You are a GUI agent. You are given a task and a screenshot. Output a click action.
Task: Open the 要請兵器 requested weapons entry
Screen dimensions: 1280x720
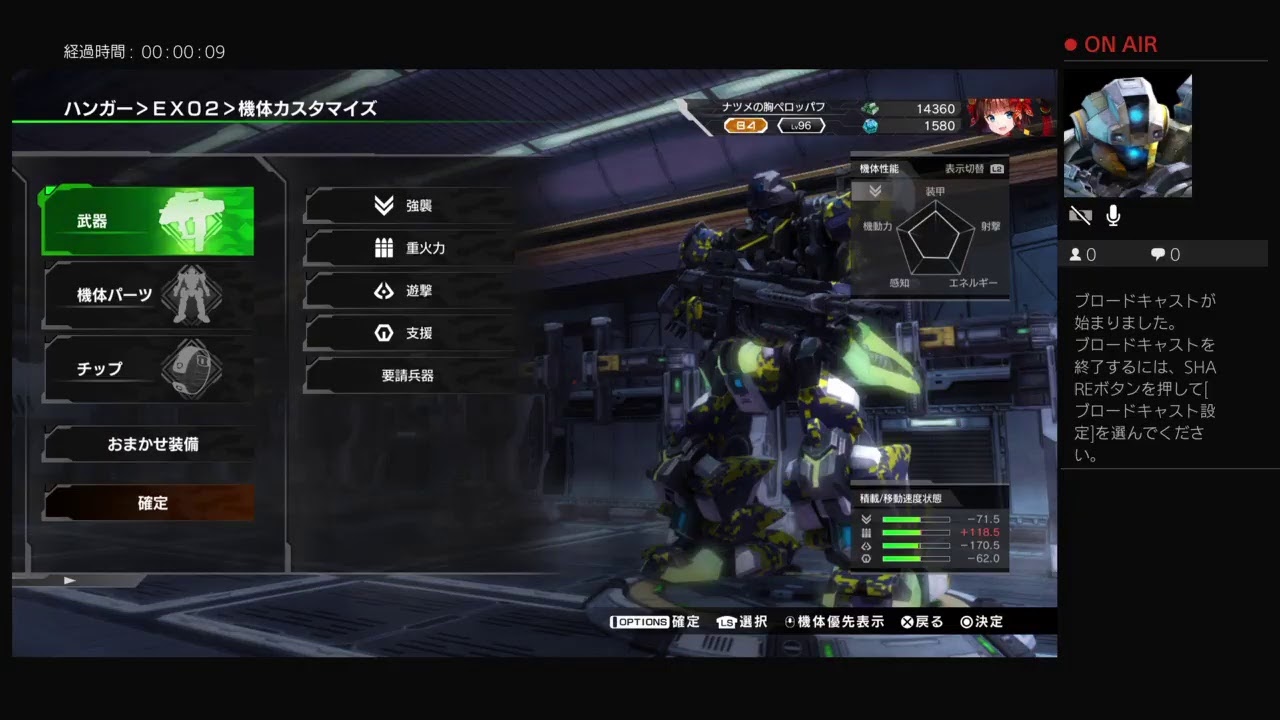tap(410, 376)
